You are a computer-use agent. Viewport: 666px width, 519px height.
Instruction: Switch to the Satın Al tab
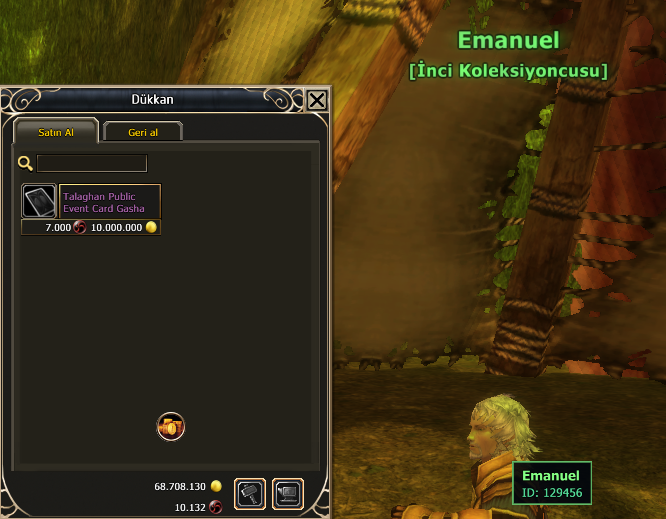click(x=56, y=132)
